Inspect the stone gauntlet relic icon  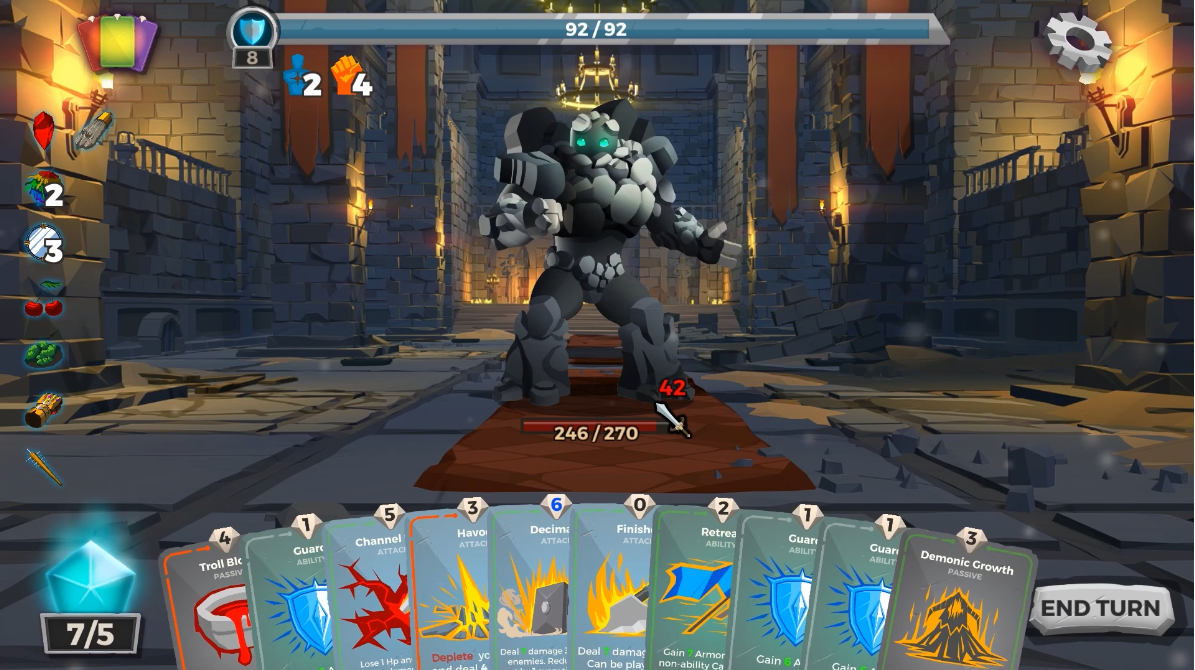pyautogui.click(x=93, y=130)
